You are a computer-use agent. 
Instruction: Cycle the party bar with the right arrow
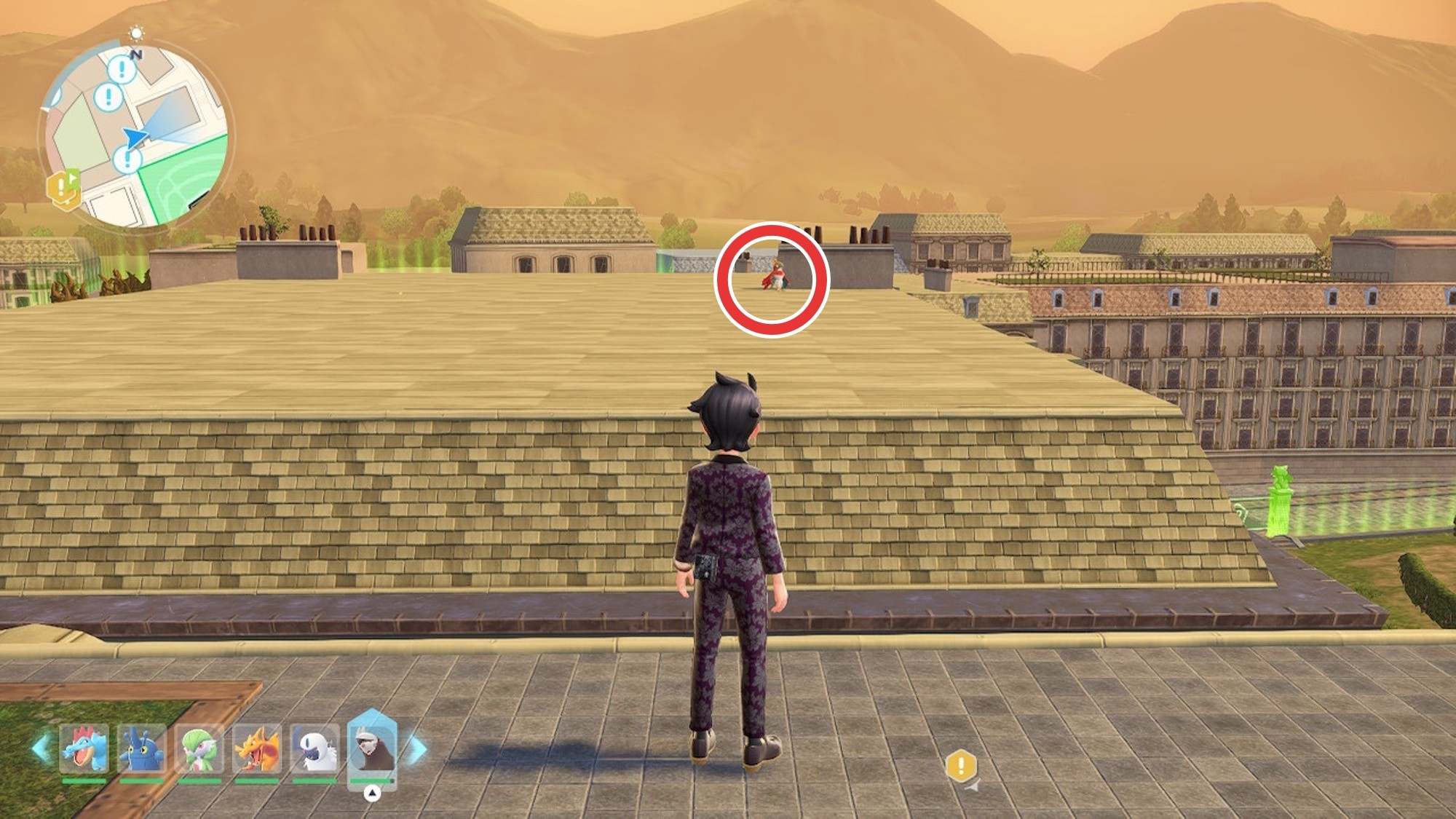[x=417, y=749]
